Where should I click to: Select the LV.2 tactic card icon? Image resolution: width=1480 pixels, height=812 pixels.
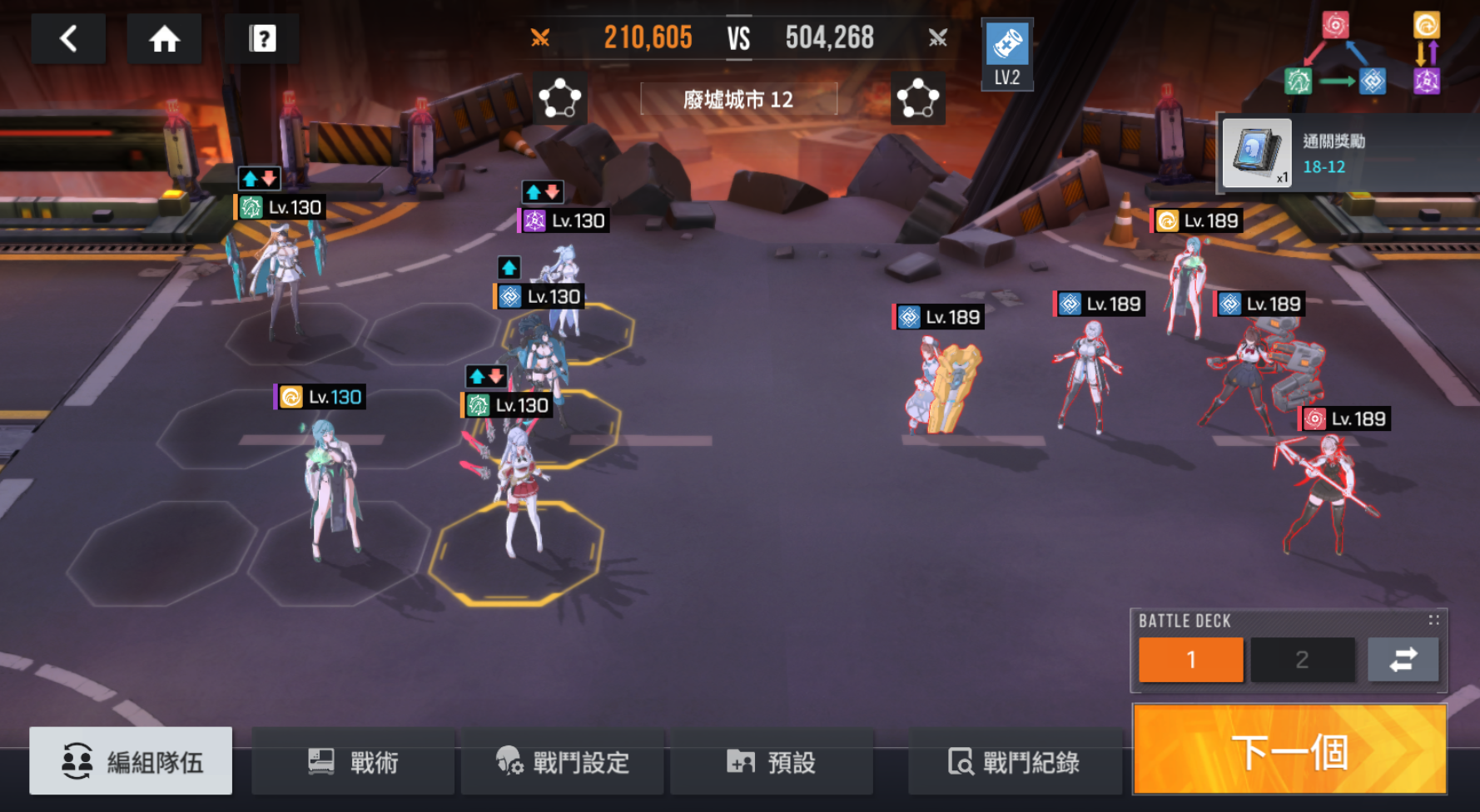[x=1007, y=53]
